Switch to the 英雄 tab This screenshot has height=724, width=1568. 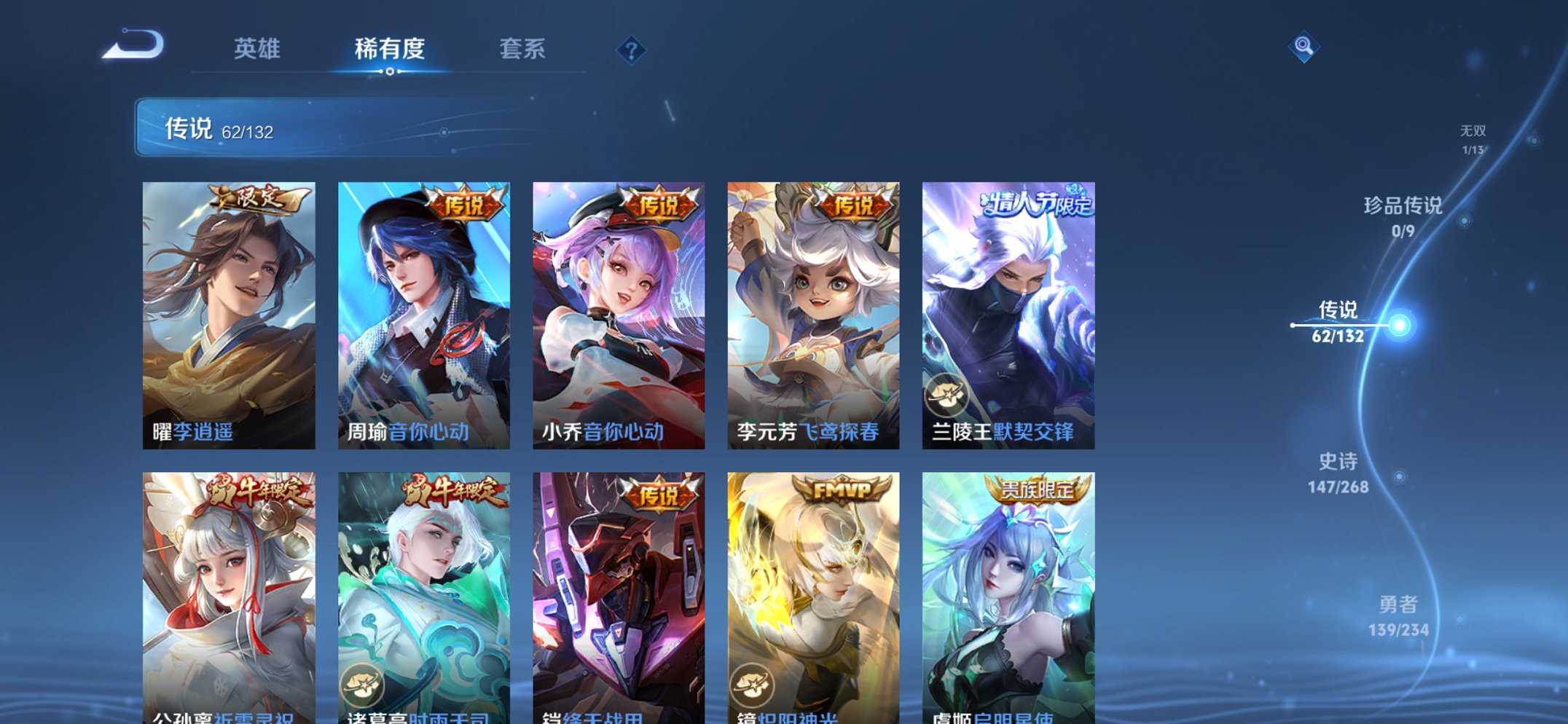coord(257,48)
